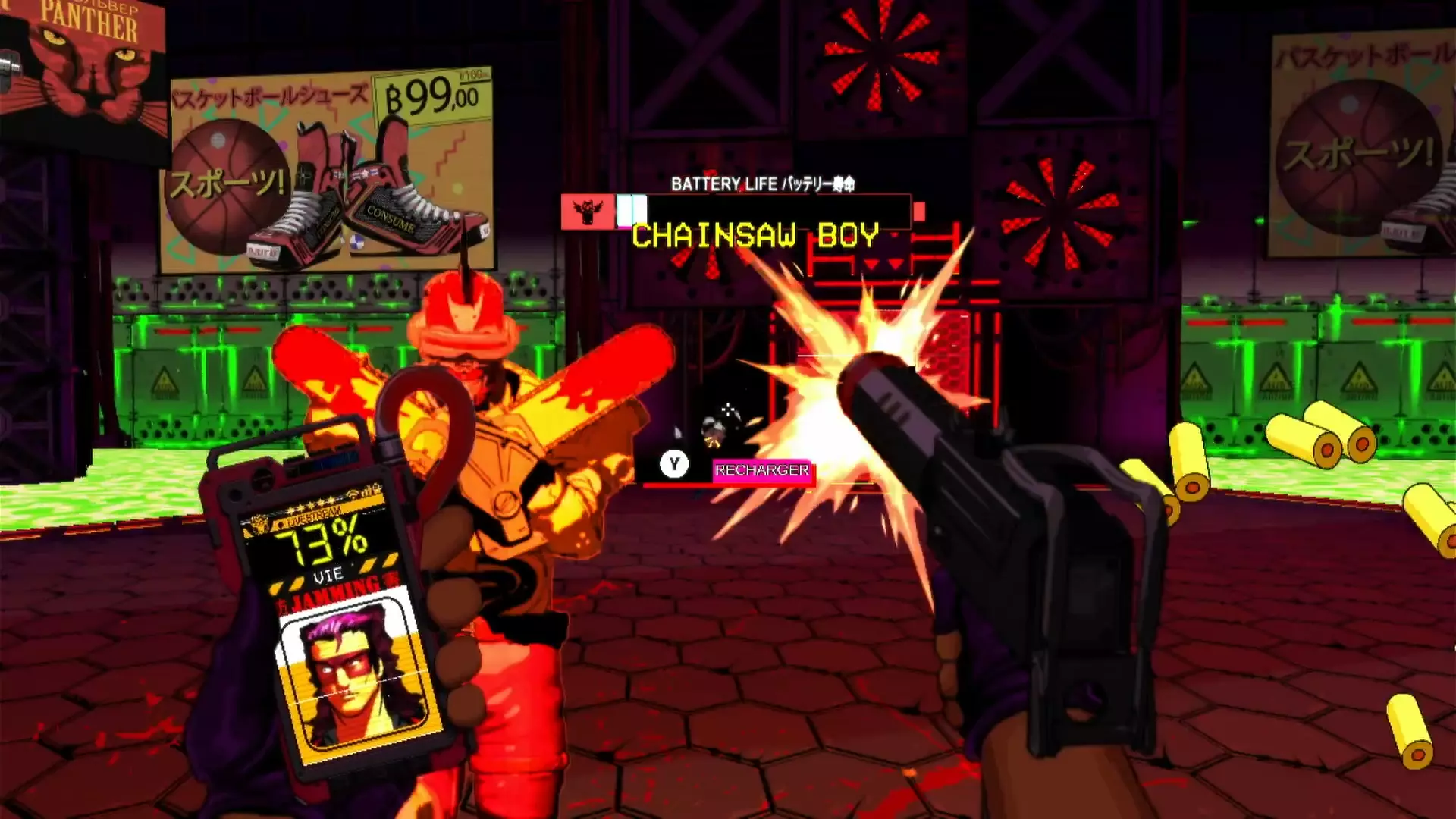Expand the BATTERY LIFE header text
The image size is (1456, 819).
(x=763, y=183)
